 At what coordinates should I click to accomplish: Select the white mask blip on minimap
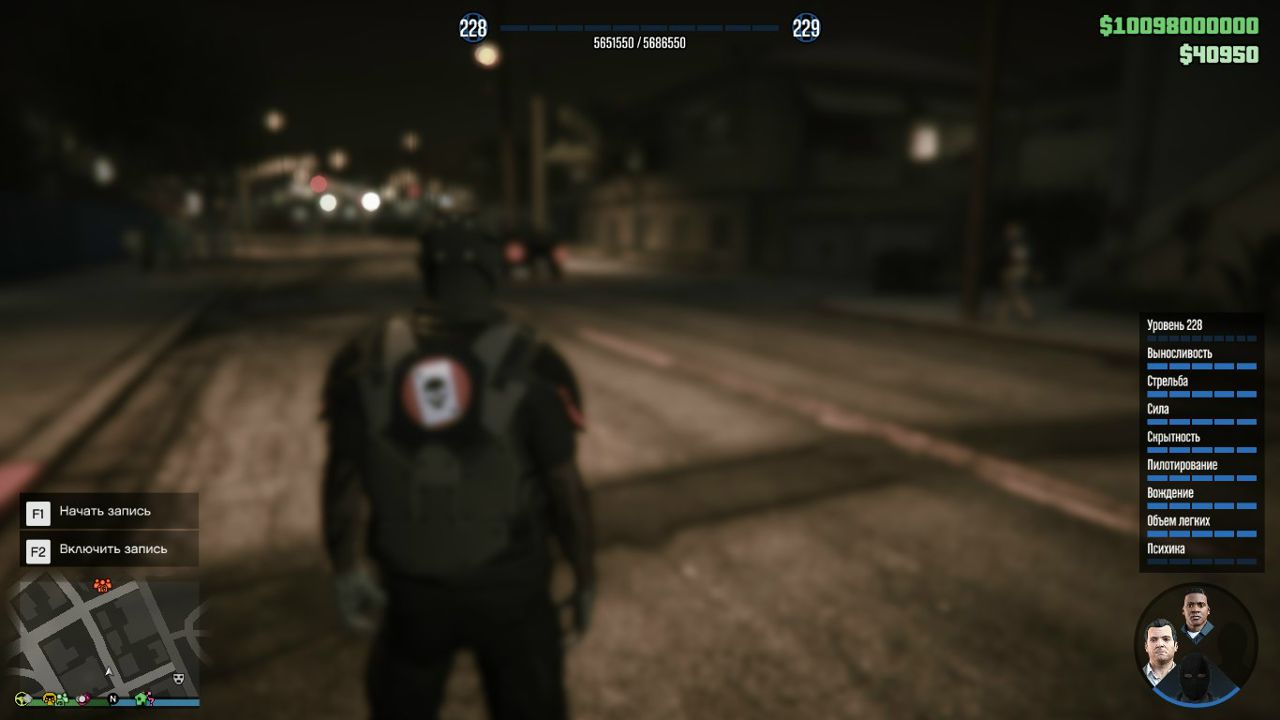click(x=179, y=677)
